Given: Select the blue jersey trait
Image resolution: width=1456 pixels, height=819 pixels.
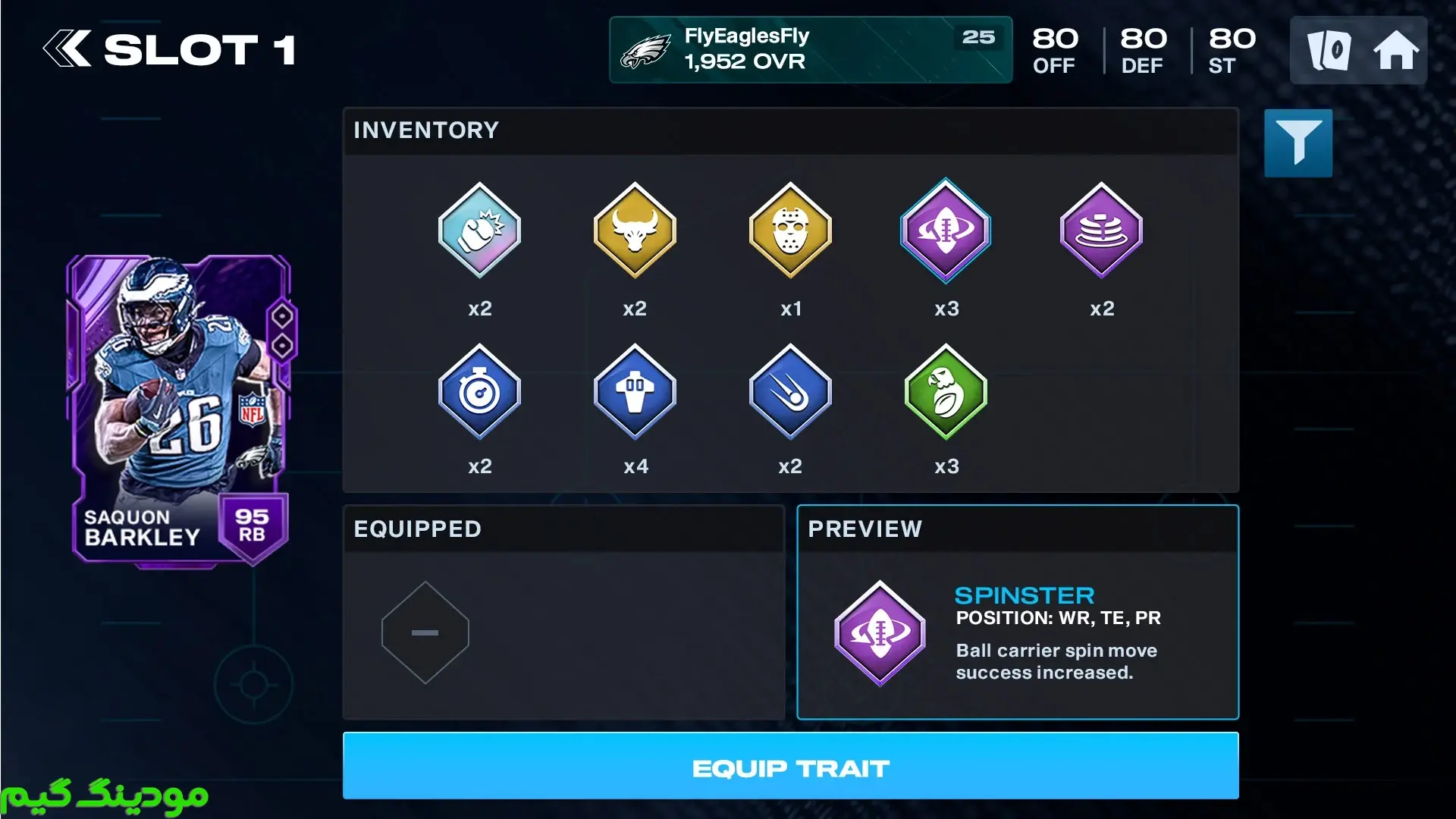Looking at the screenshot, I should 635,392.
